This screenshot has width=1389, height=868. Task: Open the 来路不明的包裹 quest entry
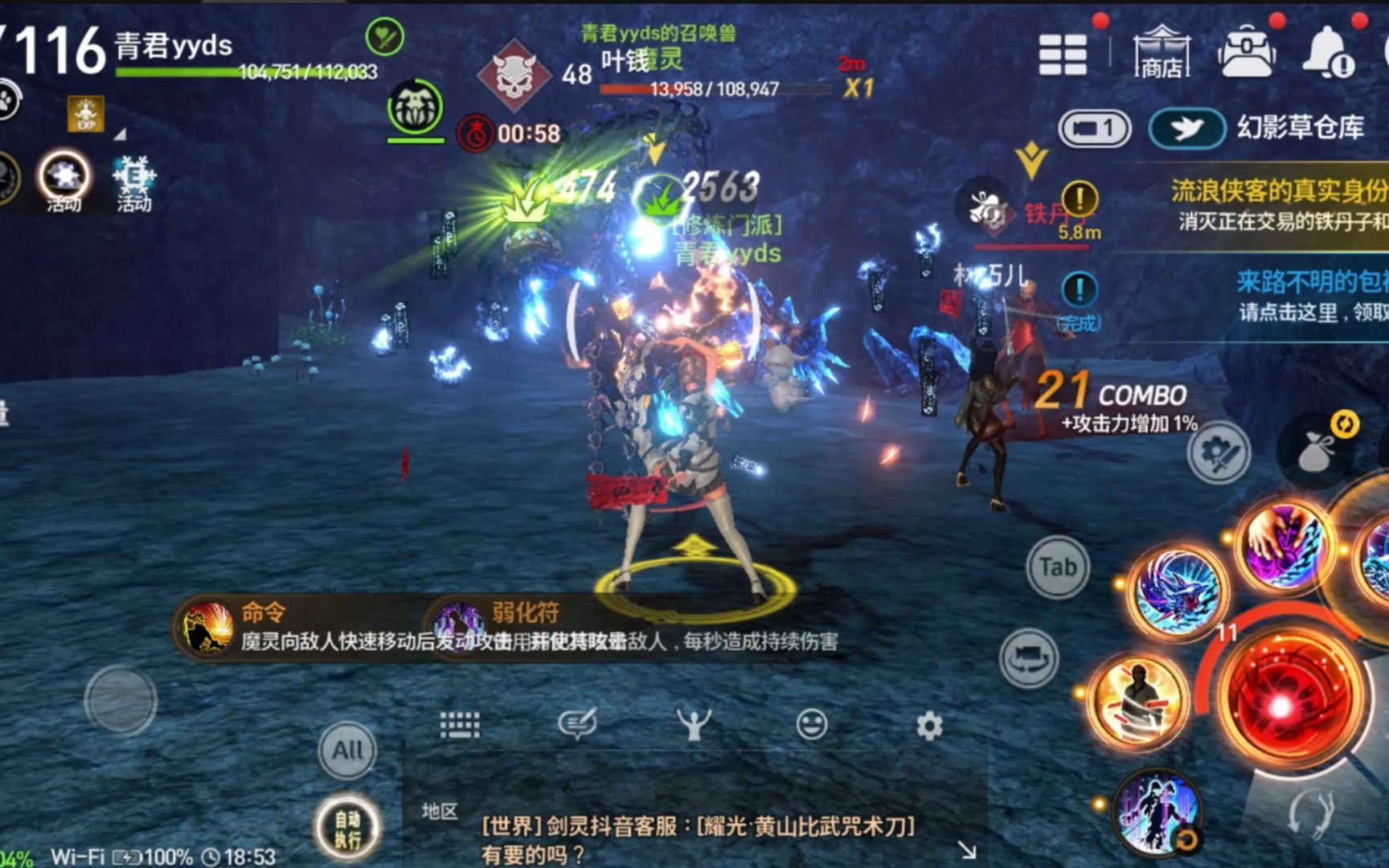(1310, 294)
